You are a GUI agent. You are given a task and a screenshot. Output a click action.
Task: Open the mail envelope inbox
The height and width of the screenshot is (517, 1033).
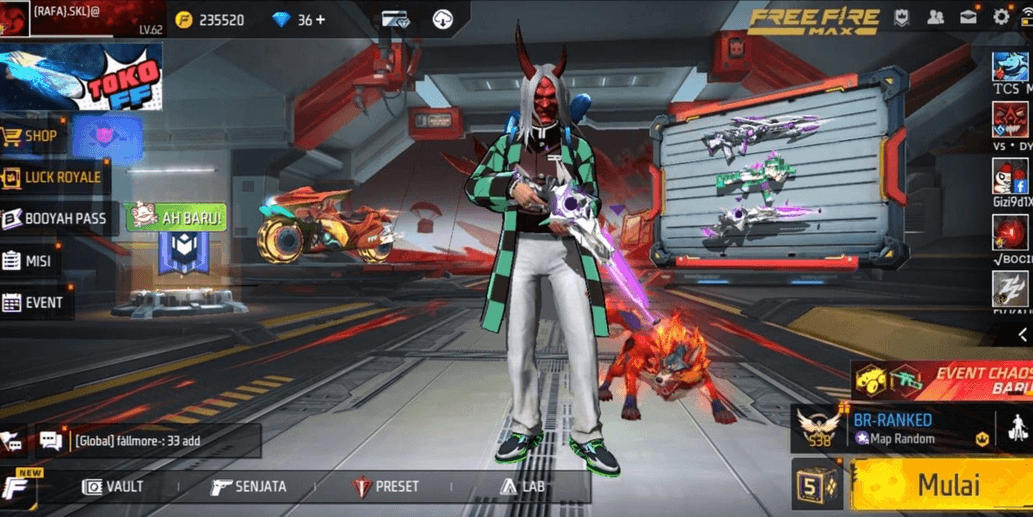(x=969, y=18)
